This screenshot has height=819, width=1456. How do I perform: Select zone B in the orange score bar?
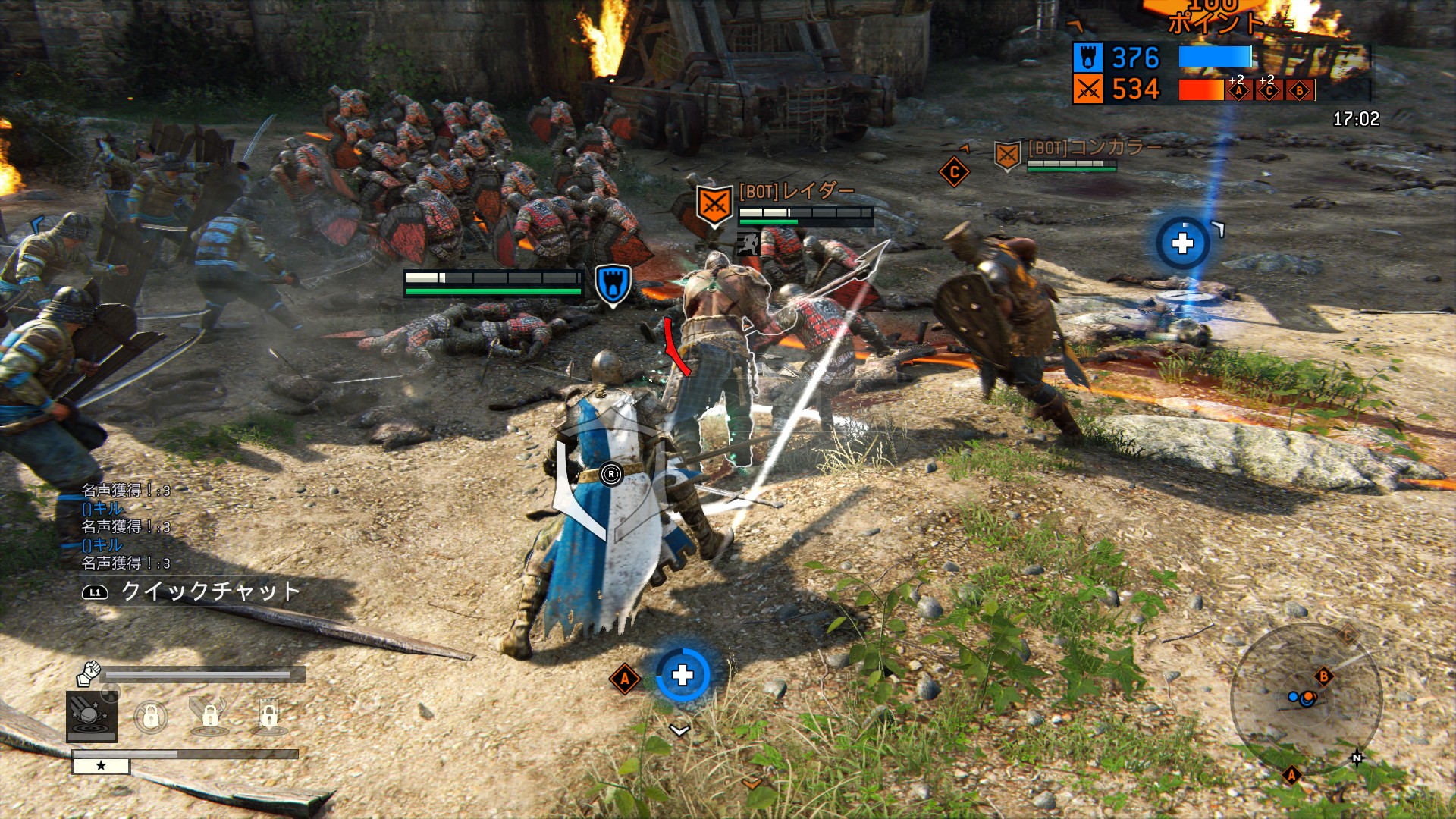click(1299, 91)
